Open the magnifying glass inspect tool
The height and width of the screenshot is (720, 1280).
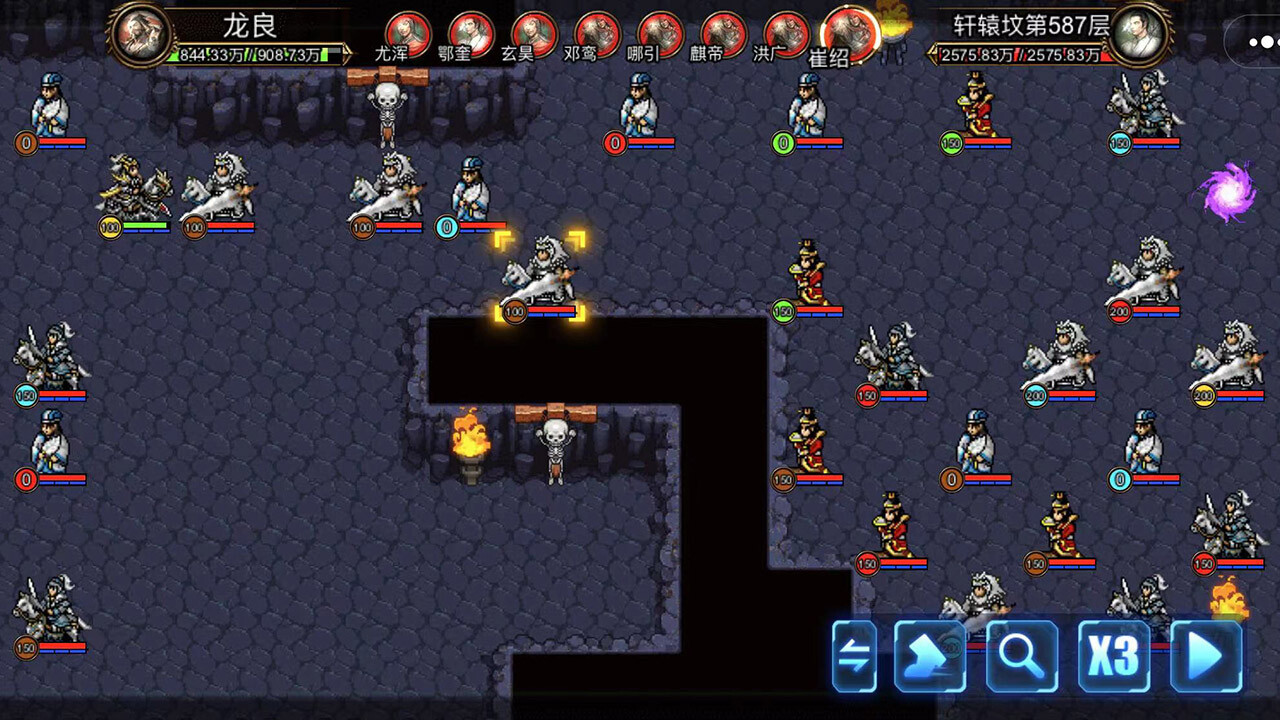(1022, 656)
